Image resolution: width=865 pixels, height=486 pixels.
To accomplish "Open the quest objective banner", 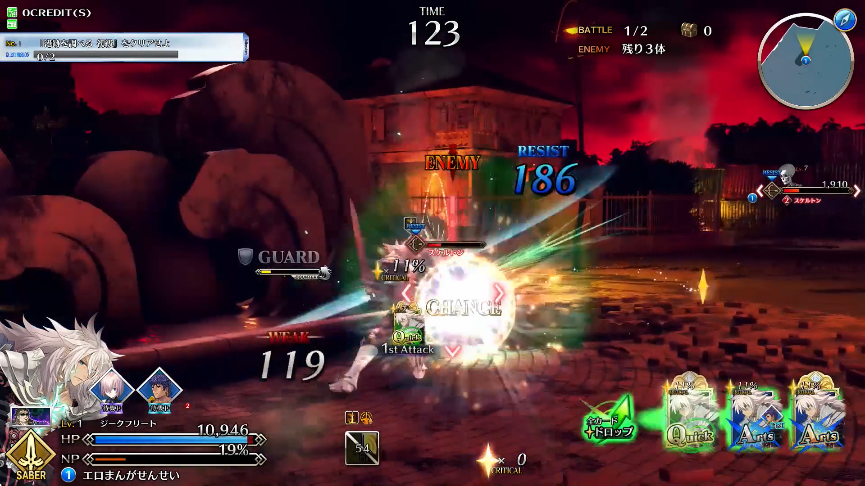I will pos(124,47).
